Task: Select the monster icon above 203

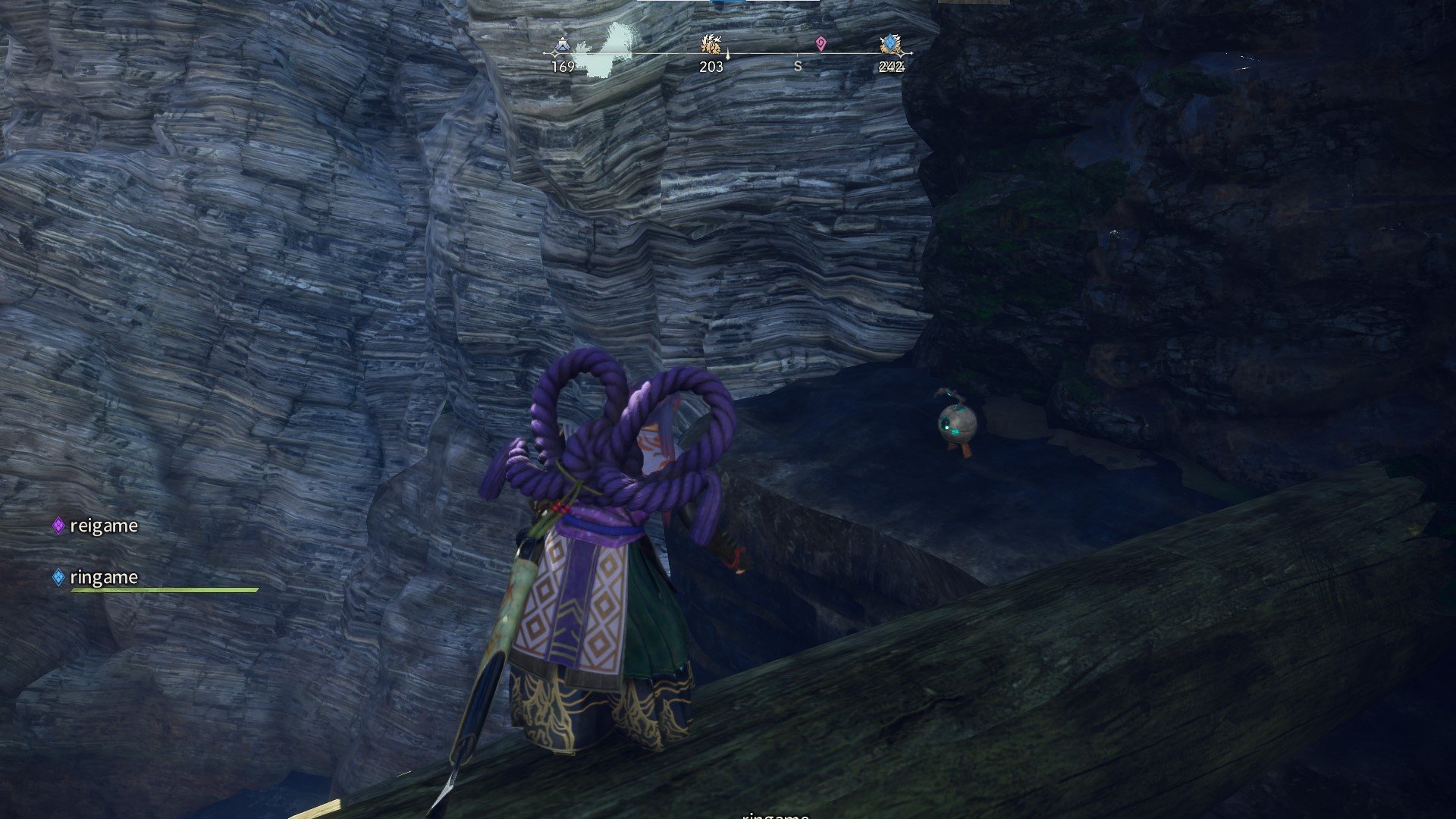Action: 711,44
